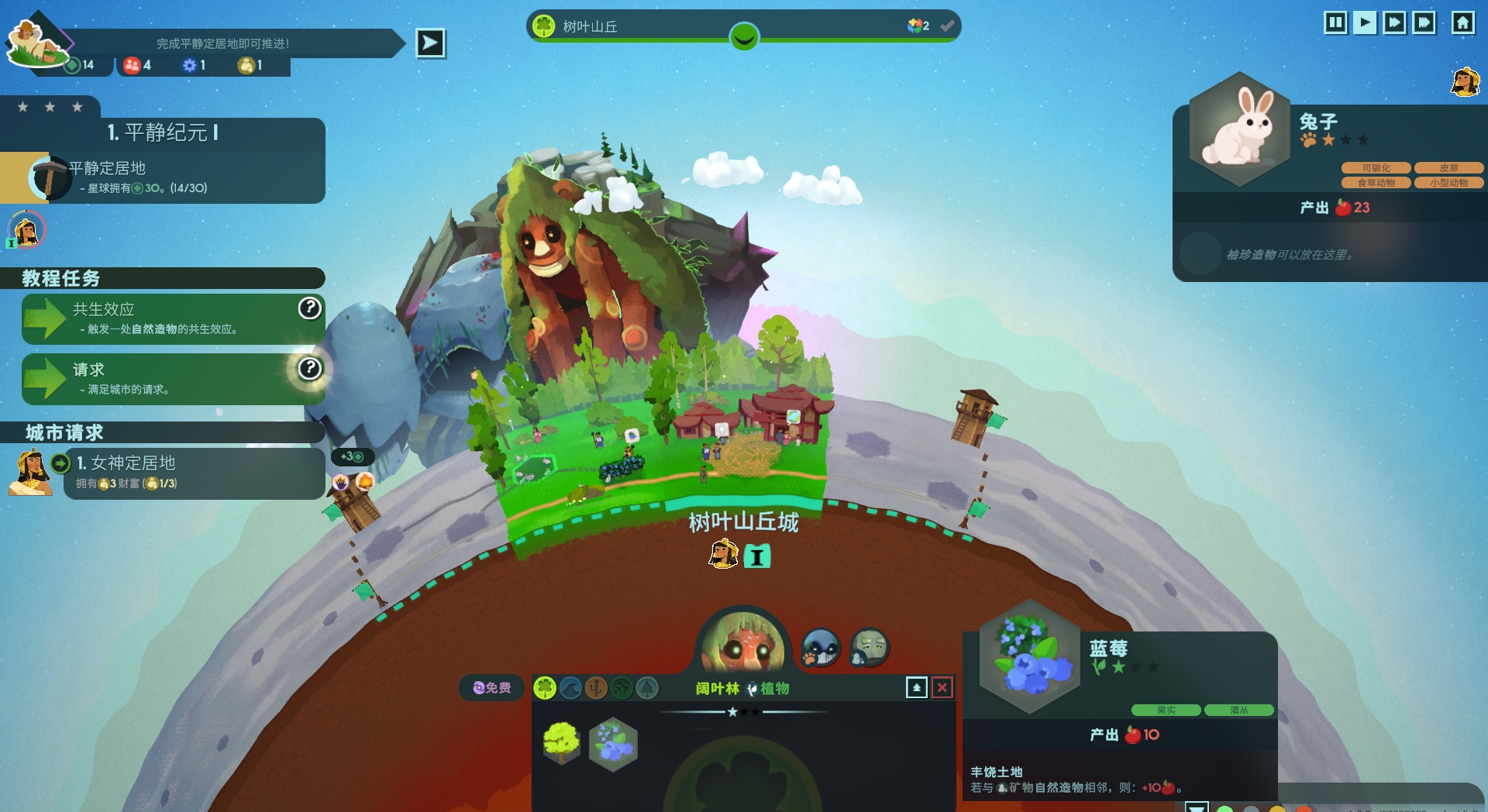Screen dimensions: 1488x812
Task: Collapse the panel with the up-arrow button
Action: 917,687
